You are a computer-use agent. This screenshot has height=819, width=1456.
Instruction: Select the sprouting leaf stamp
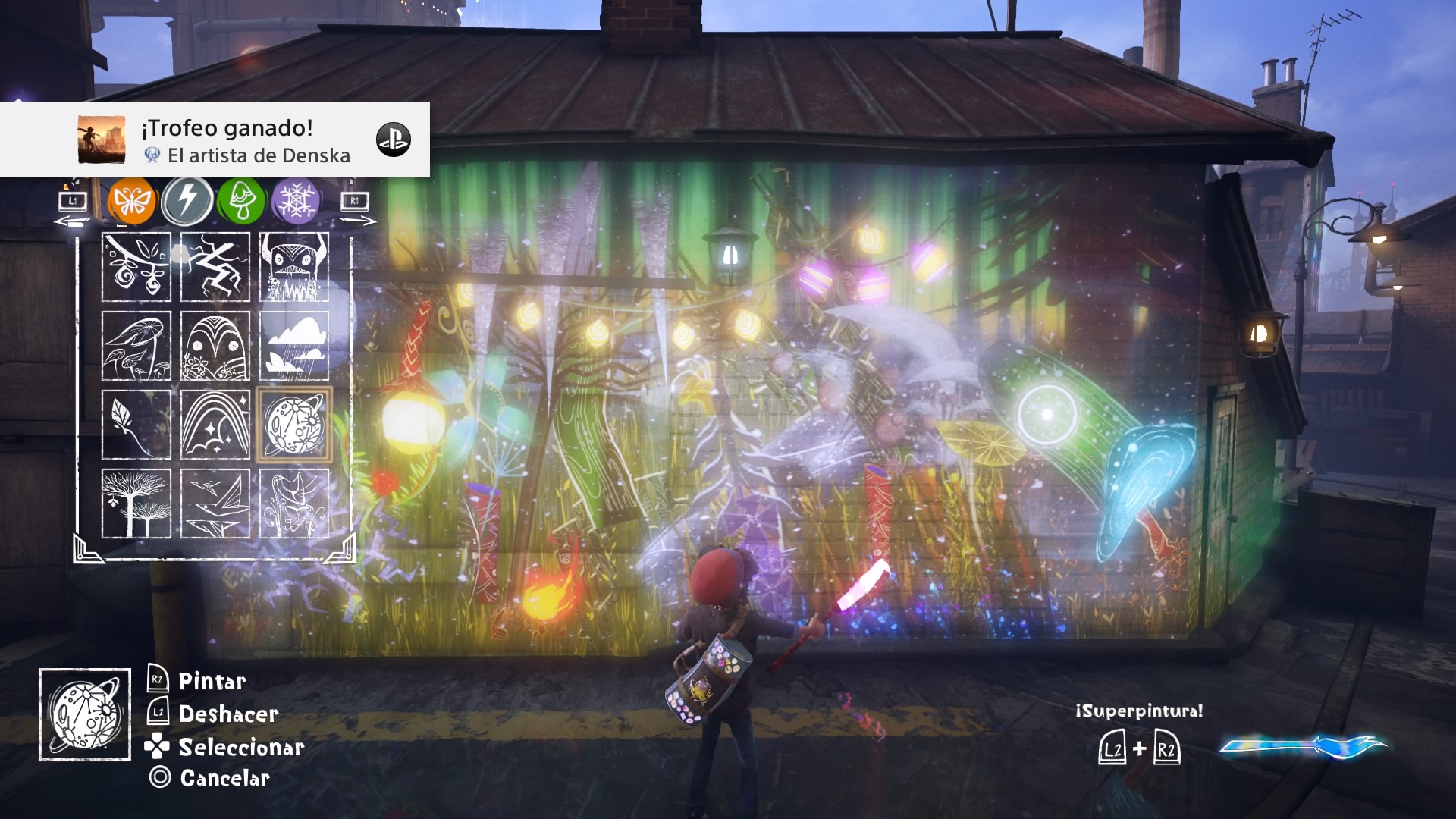tap(137, 422)
